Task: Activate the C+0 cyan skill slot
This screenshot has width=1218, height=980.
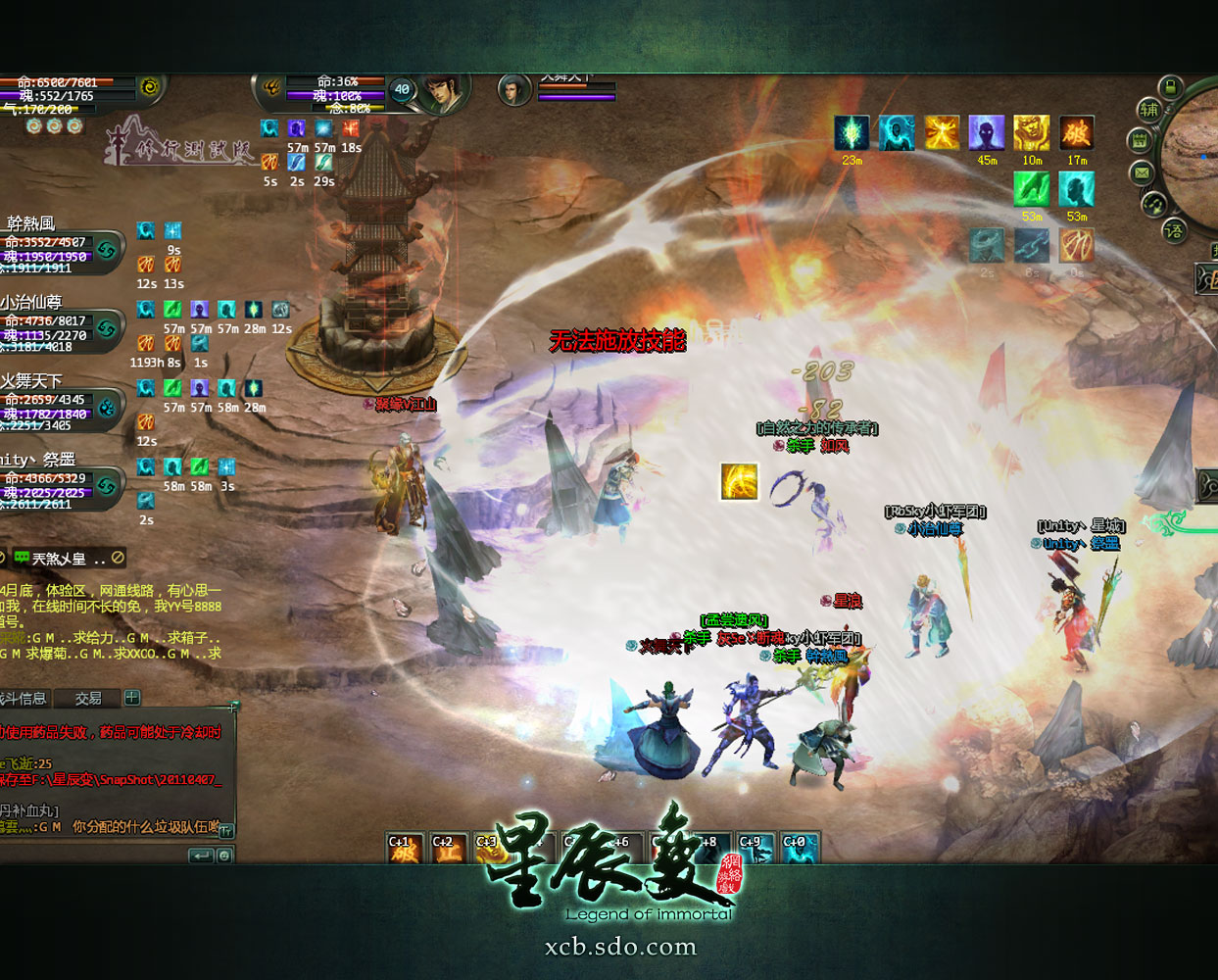Action: pyautogui.click(x=799, y=849)
